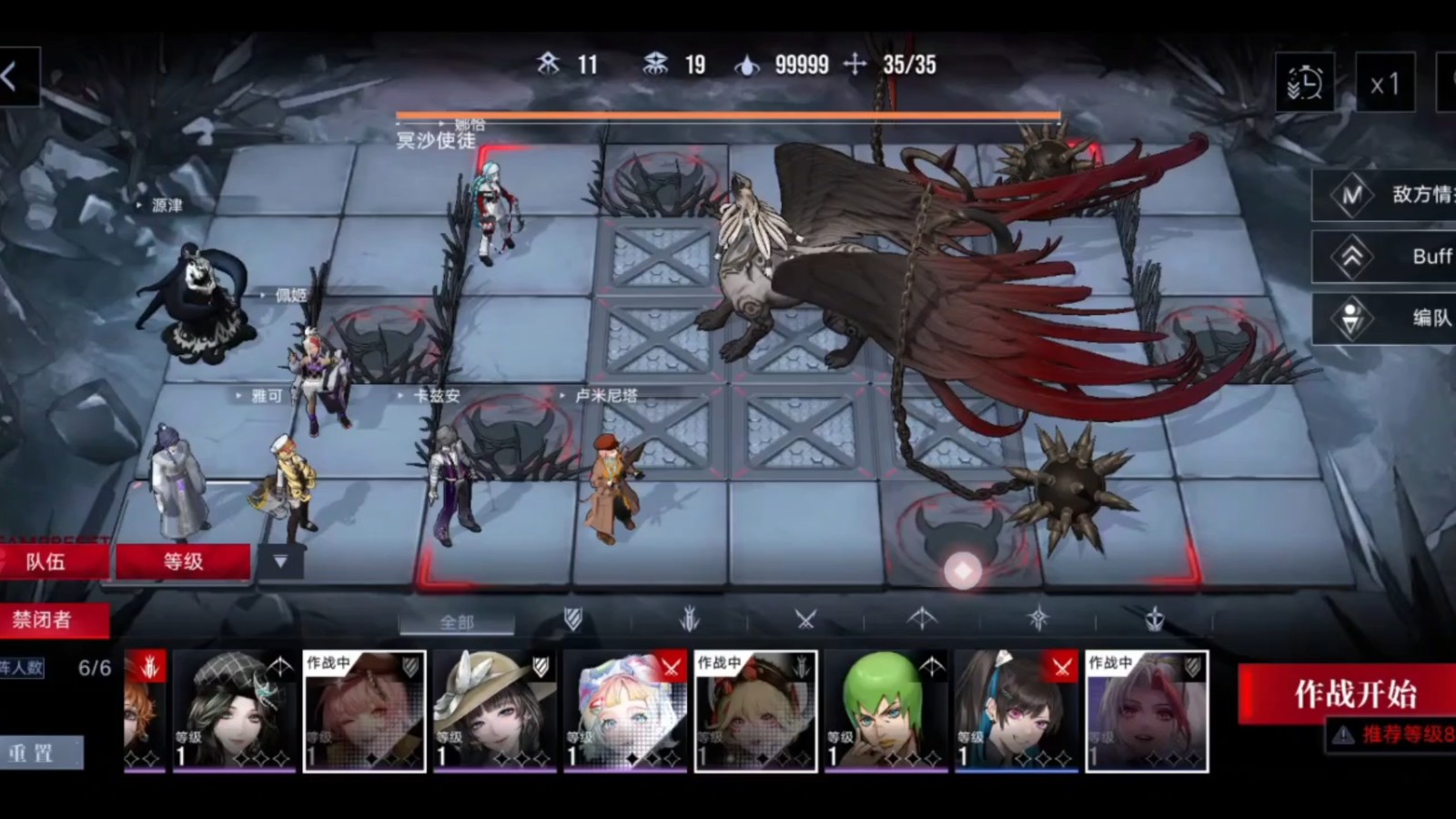Choose the black ponytail character portrait
The image size is (1456, 819).
[x=1016, y=712]
